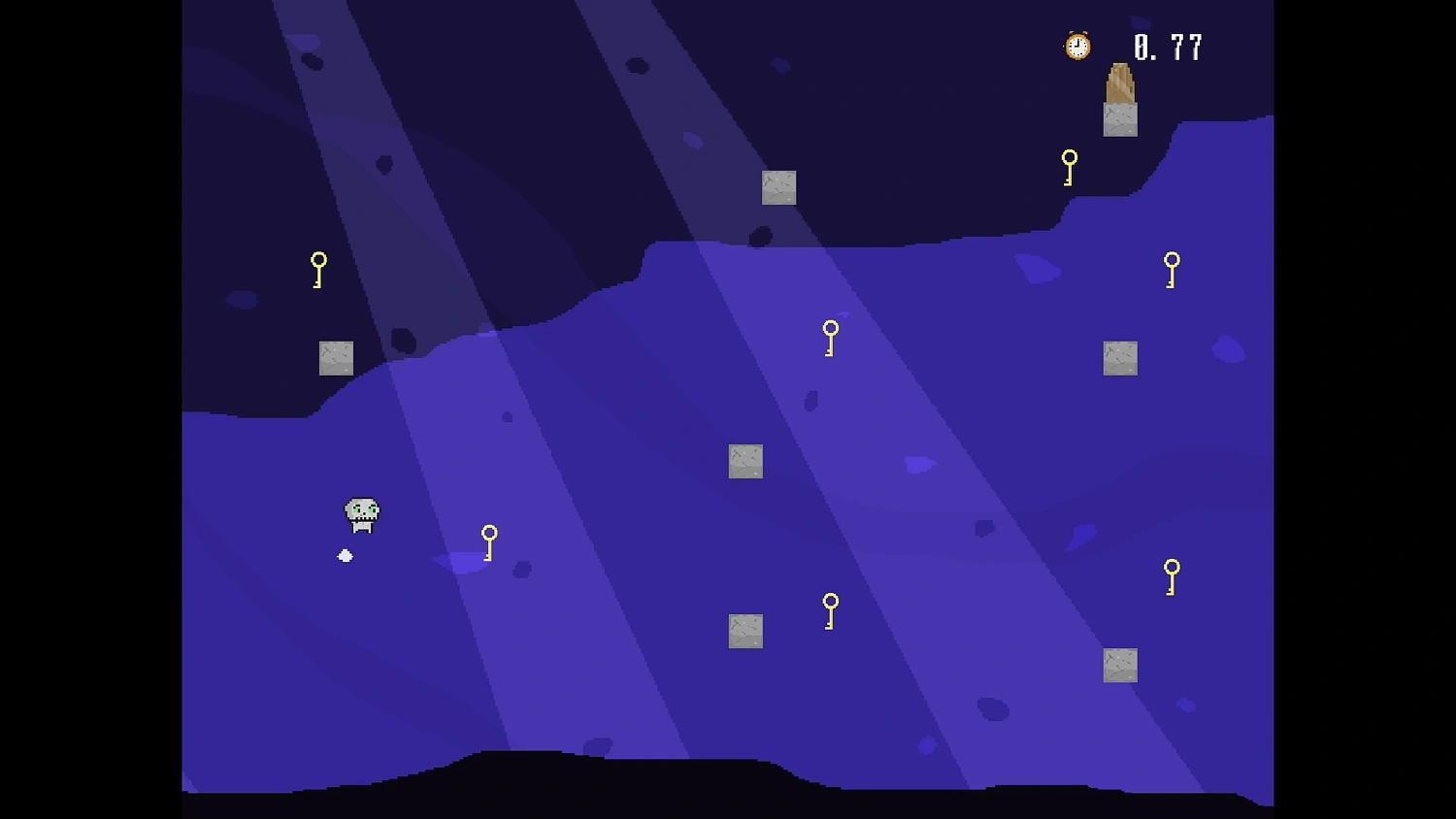Viewport: 1456px width, 819px height.
Task: Select the stone block on the right hillside
Action: pyautogui.click(x=1120, y=356)
